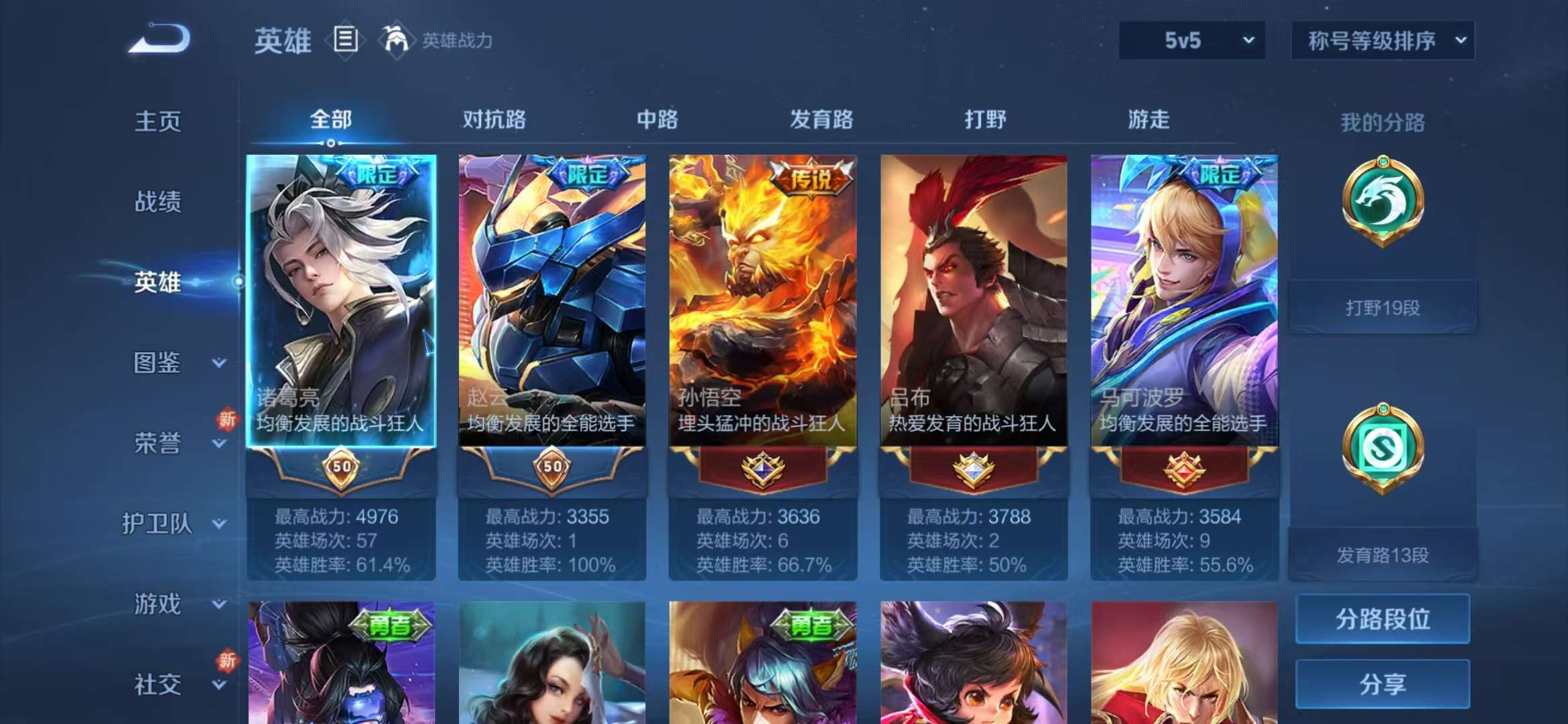
Task: Open the 5v5 mode dropdown
Action: [1192, 40]
